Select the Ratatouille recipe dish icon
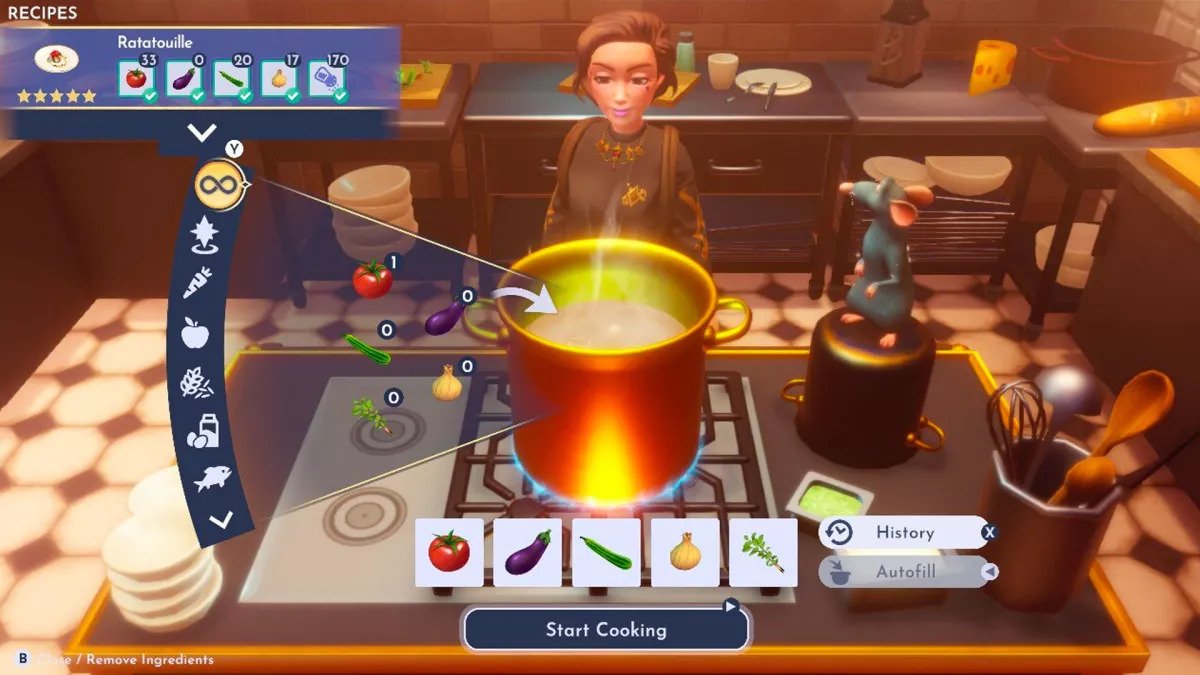 [56, 59]
